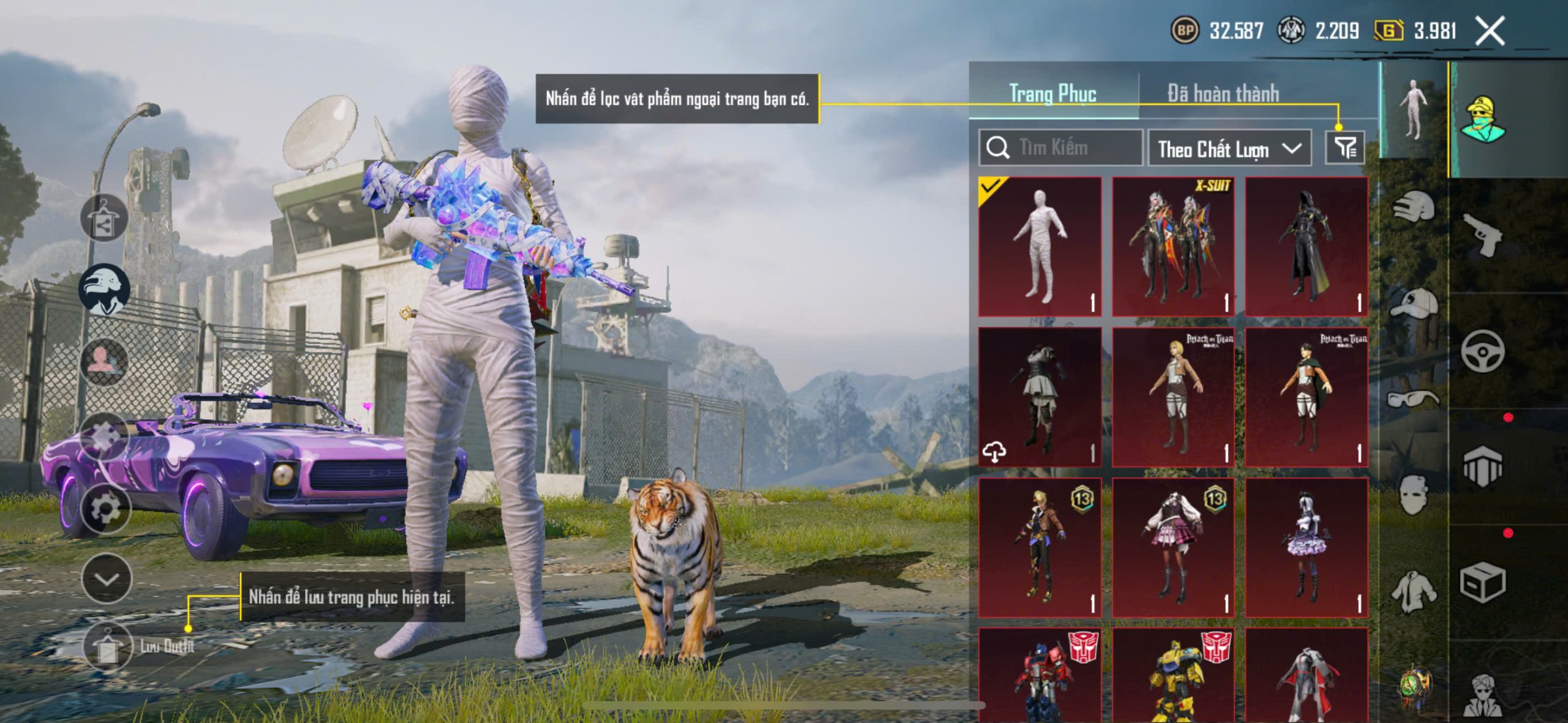Choose the X-SUIT outfit thumbnail
The height and width of the screenshot is (723, 1568).
coord(1172,247)
